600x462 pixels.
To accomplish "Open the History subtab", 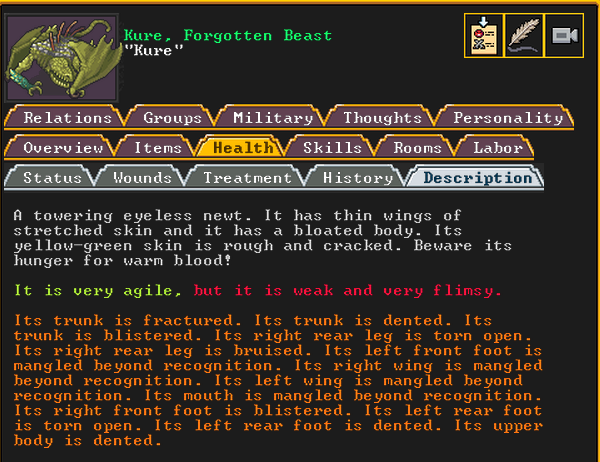I will click(358, 178).
